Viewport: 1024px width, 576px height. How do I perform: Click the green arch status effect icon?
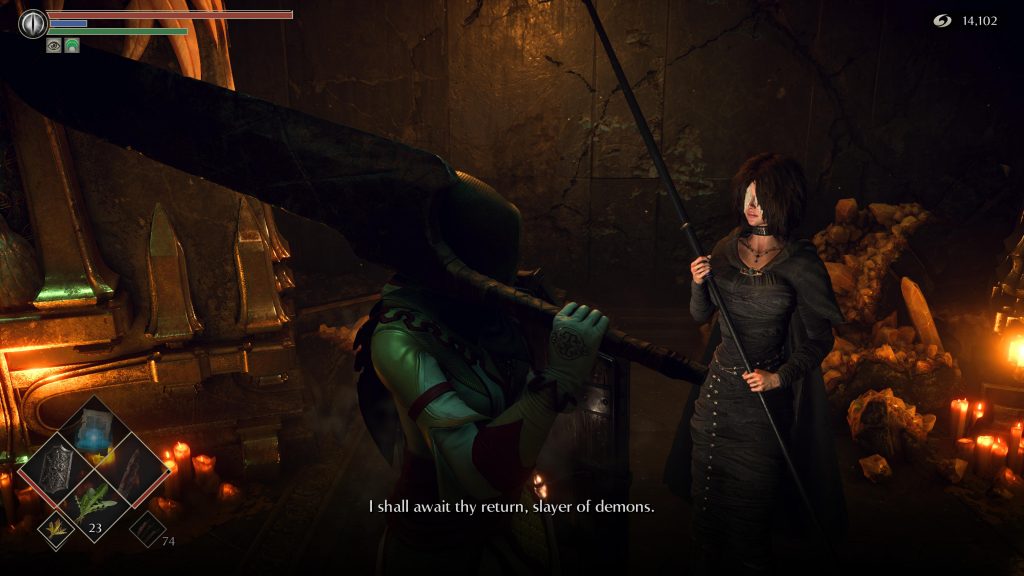tap(72, 45)
